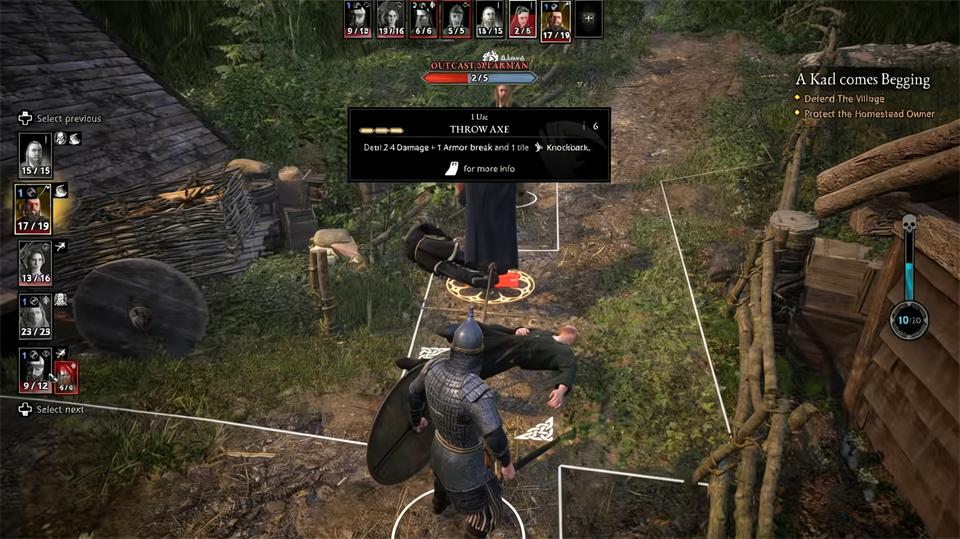
Task: Click the red-hooded turn order portrait with 2/5
Action: point(522,19)
